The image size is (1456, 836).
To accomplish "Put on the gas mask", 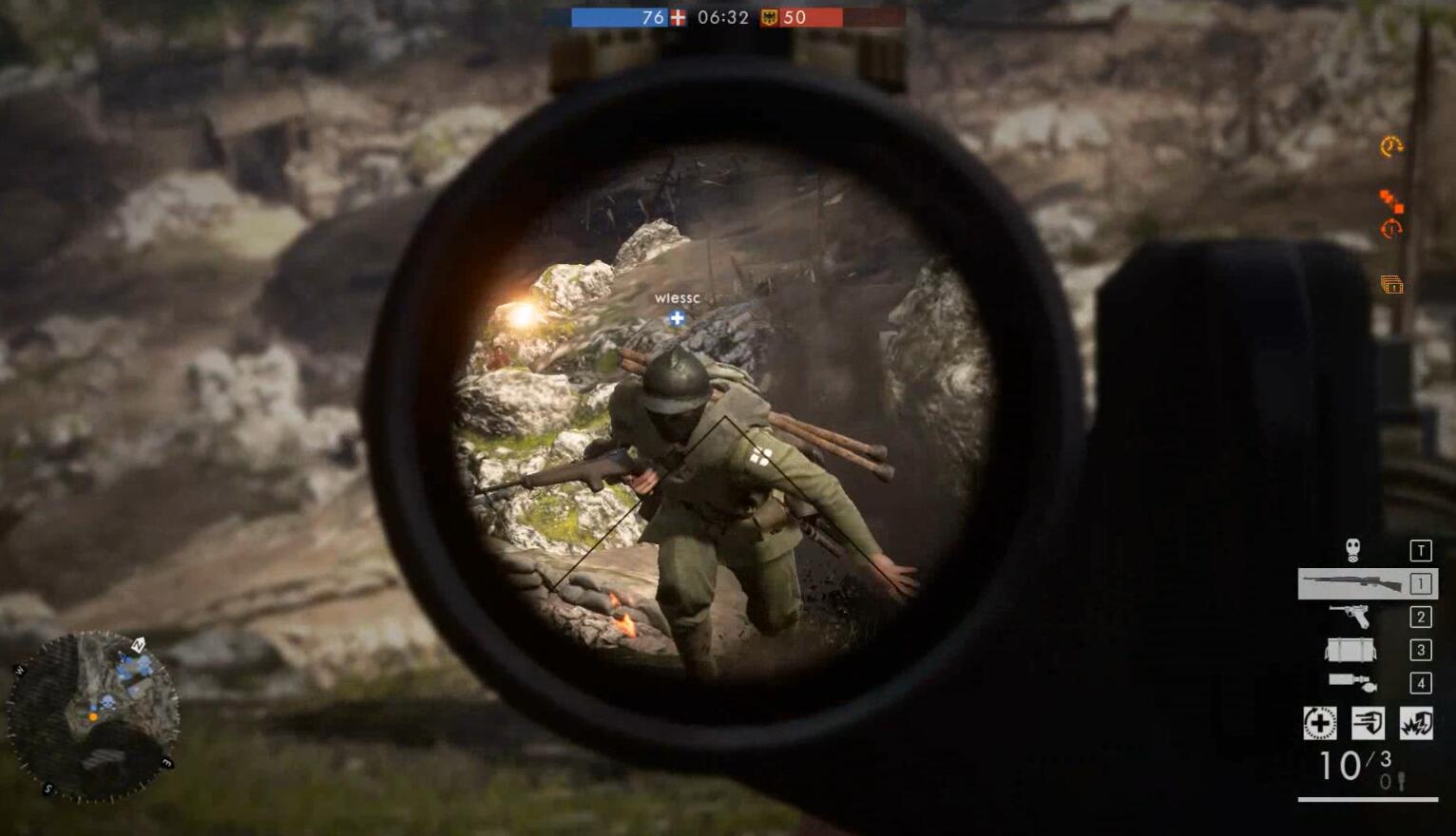I will (x=1352, y=550).
